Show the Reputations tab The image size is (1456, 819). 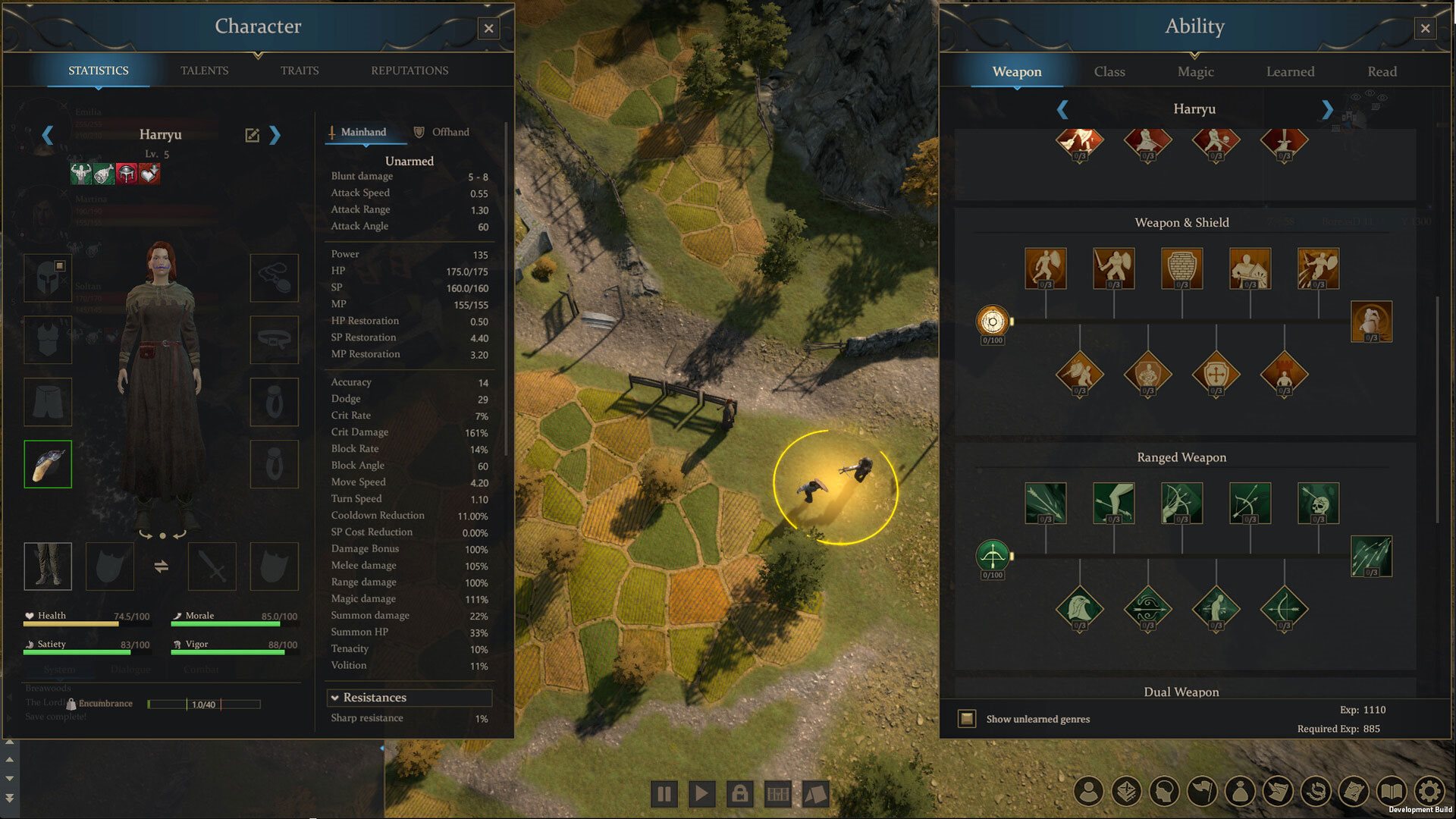[409, 71]
